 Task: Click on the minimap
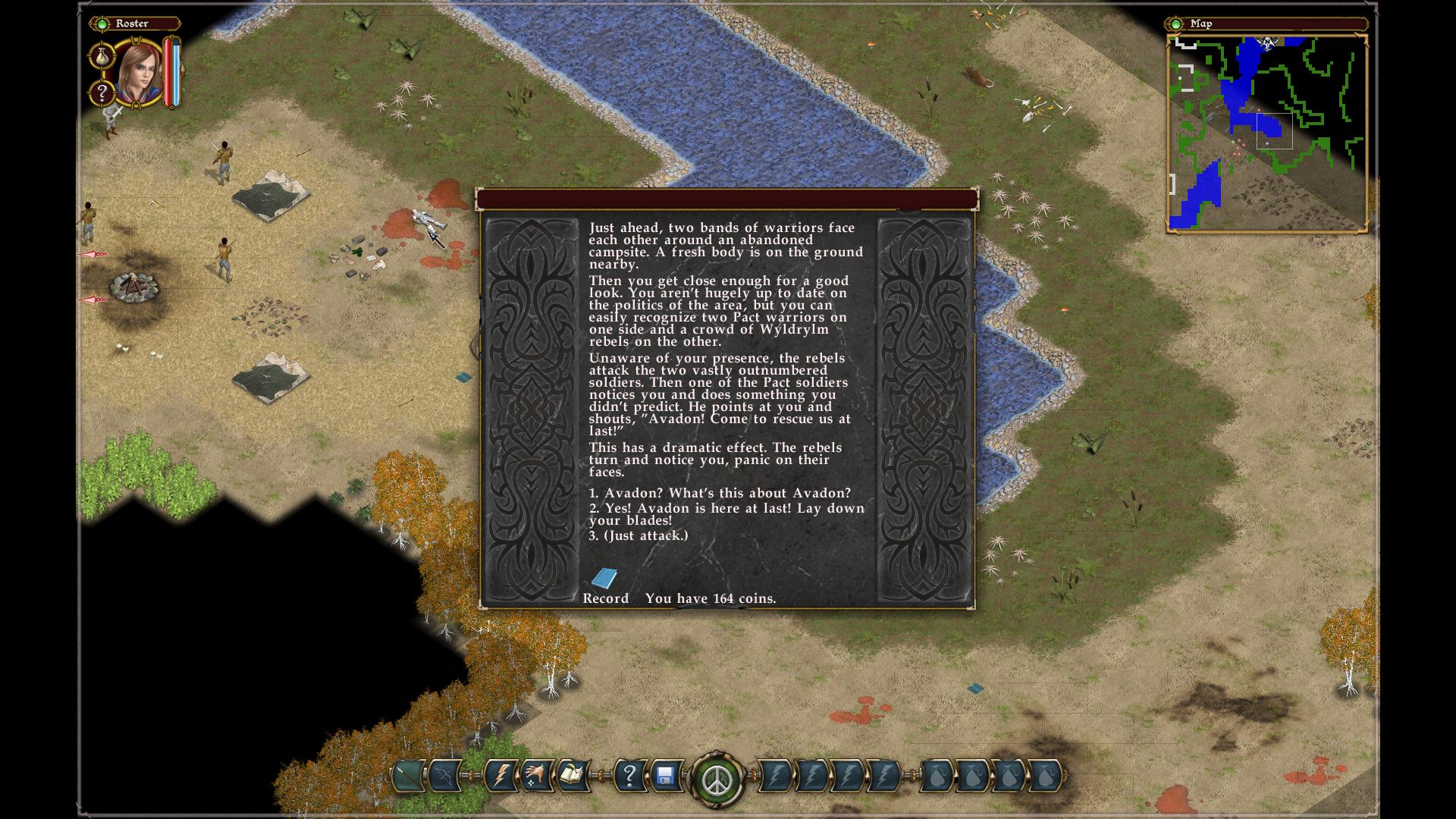click(1266, 133)
